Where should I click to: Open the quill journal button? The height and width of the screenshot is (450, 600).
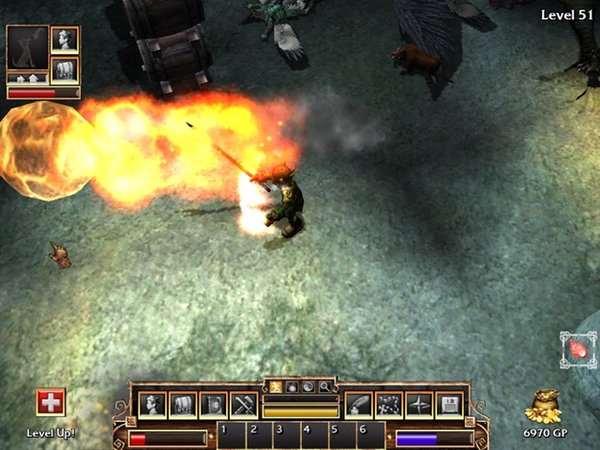coord(359,404)
